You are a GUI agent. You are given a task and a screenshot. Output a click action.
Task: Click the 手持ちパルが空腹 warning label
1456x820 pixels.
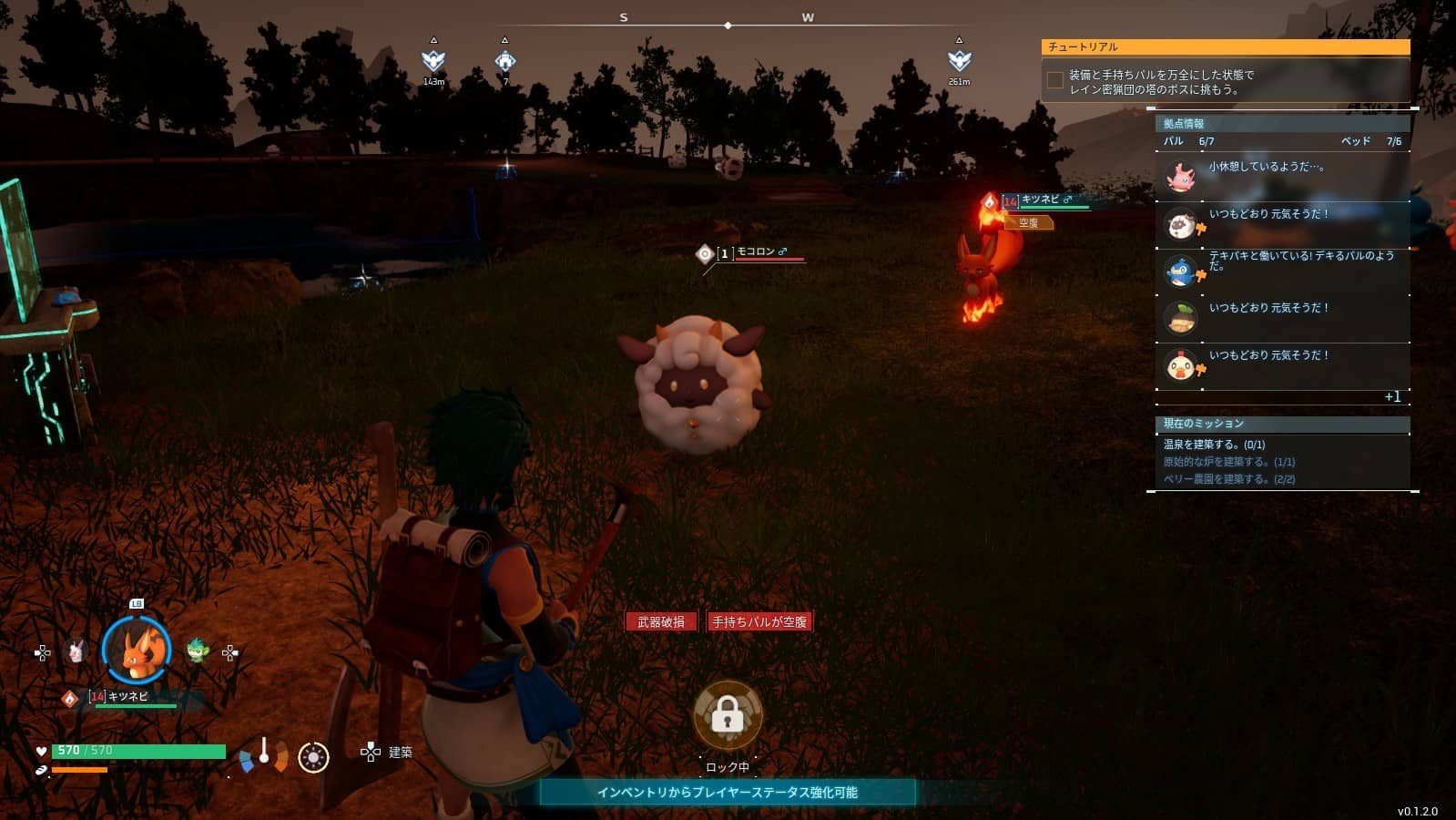pyautogui.click(x=759, y=621)
